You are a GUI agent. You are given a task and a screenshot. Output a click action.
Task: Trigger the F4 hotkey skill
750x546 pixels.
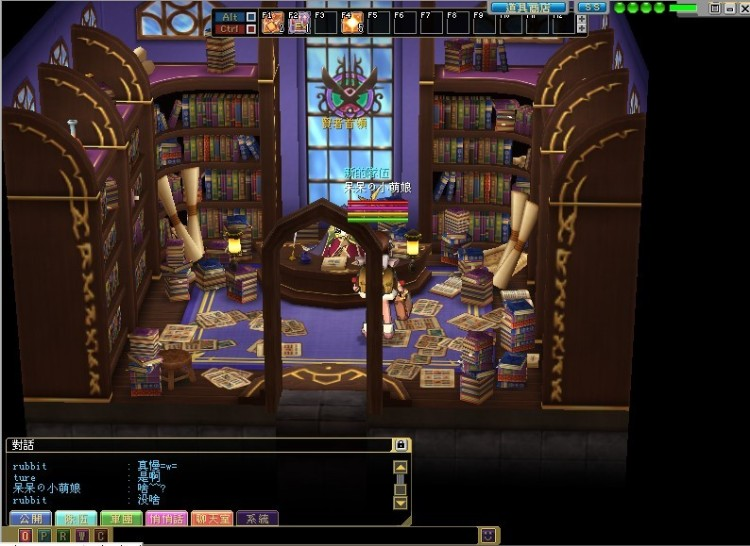click(x=352, y=22)
